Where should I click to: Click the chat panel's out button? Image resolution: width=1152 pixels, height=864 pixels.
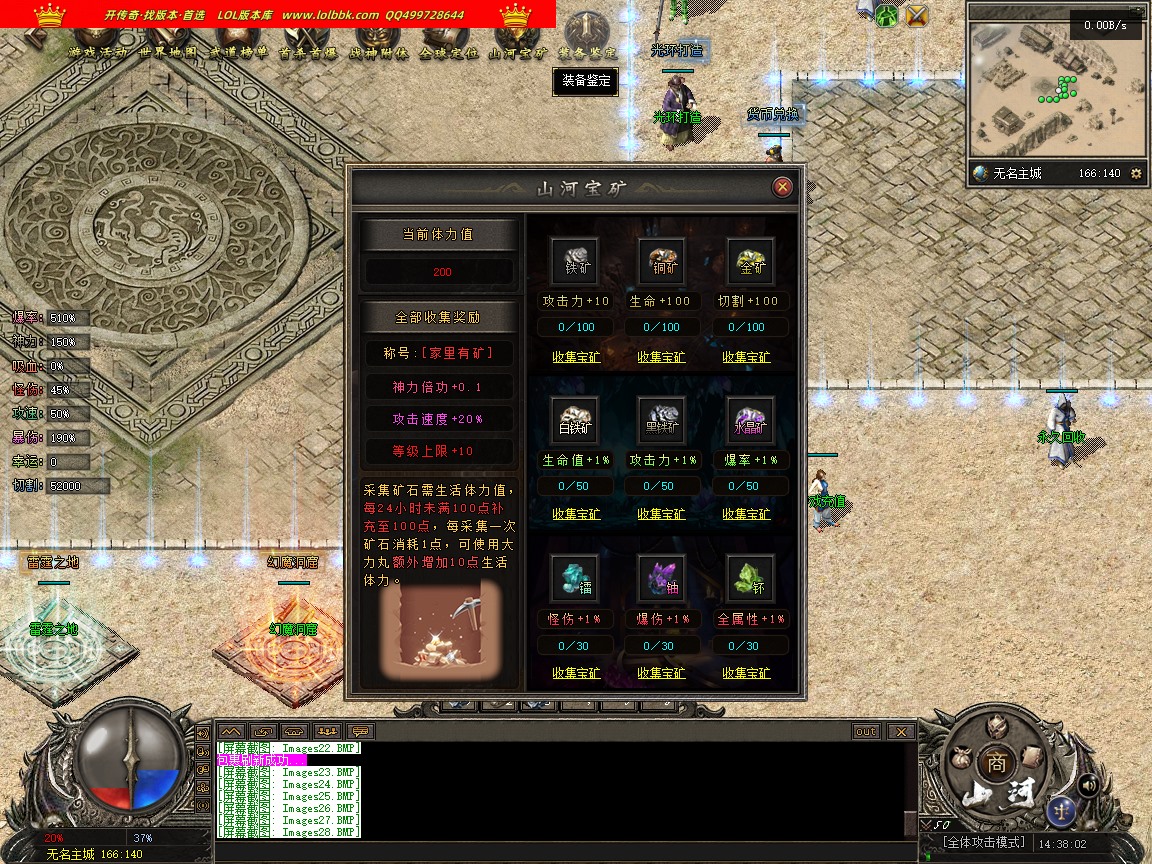click(866, 732)
